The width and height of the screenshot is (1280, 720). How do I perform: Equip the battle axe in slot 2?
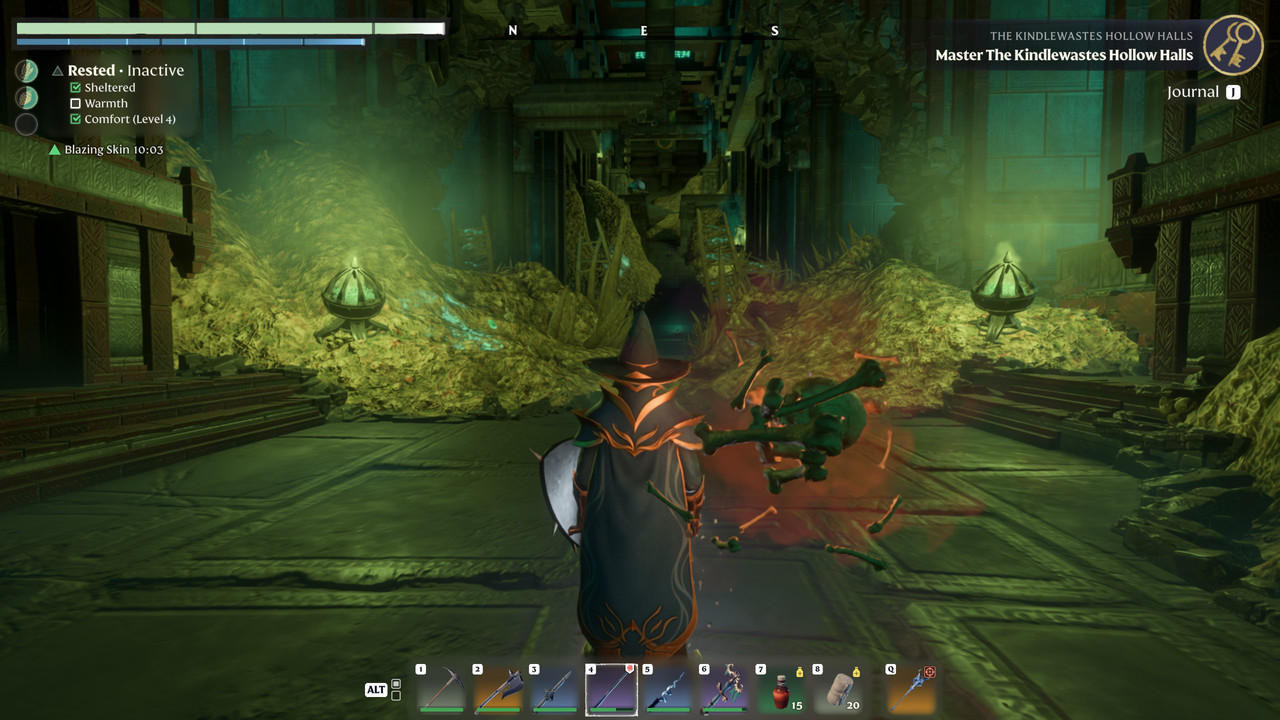click(x=498, y=689)
